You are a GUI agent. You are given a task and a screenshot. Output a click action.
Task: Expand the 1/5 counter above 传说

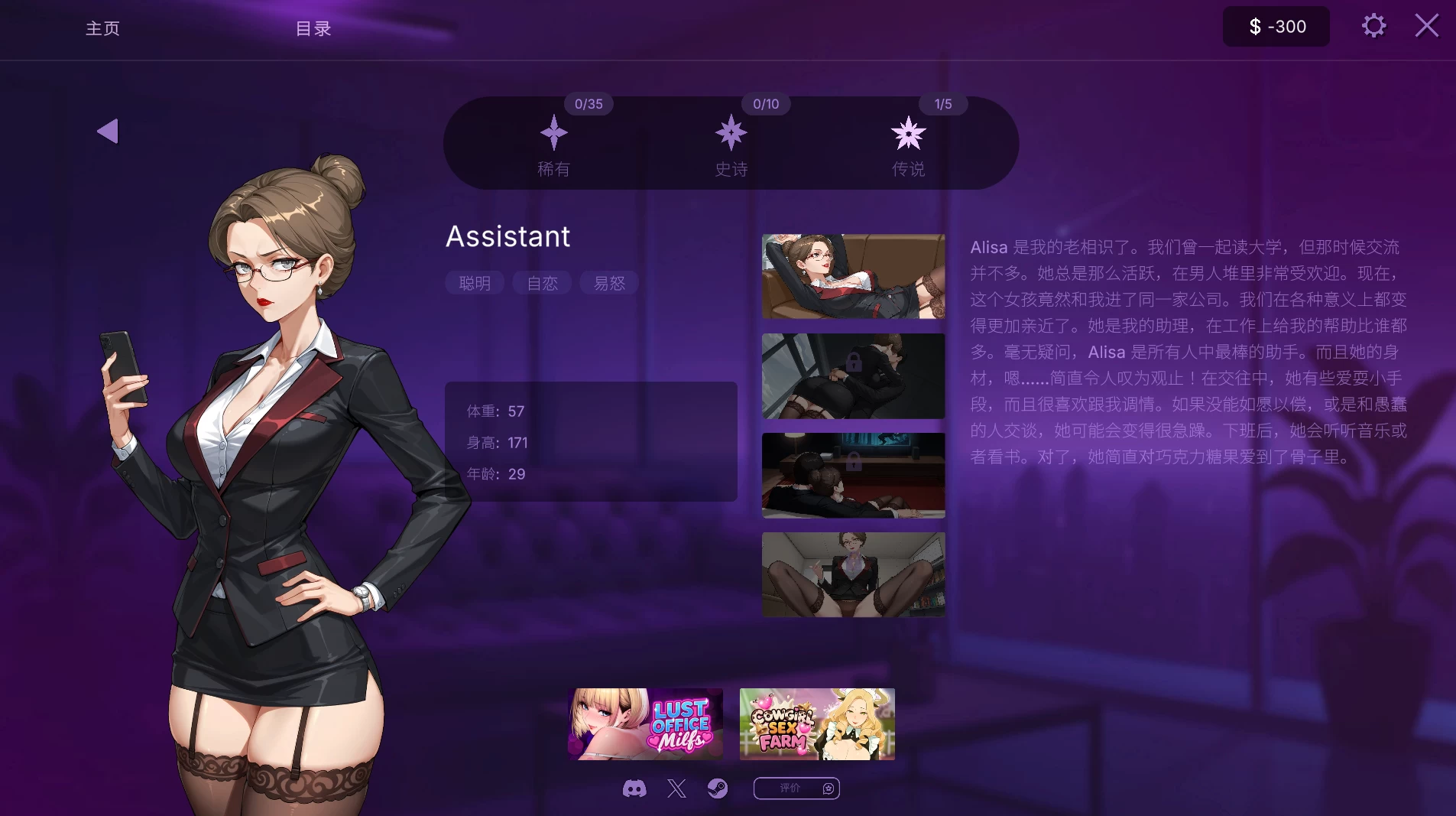(x=942, y=104)
